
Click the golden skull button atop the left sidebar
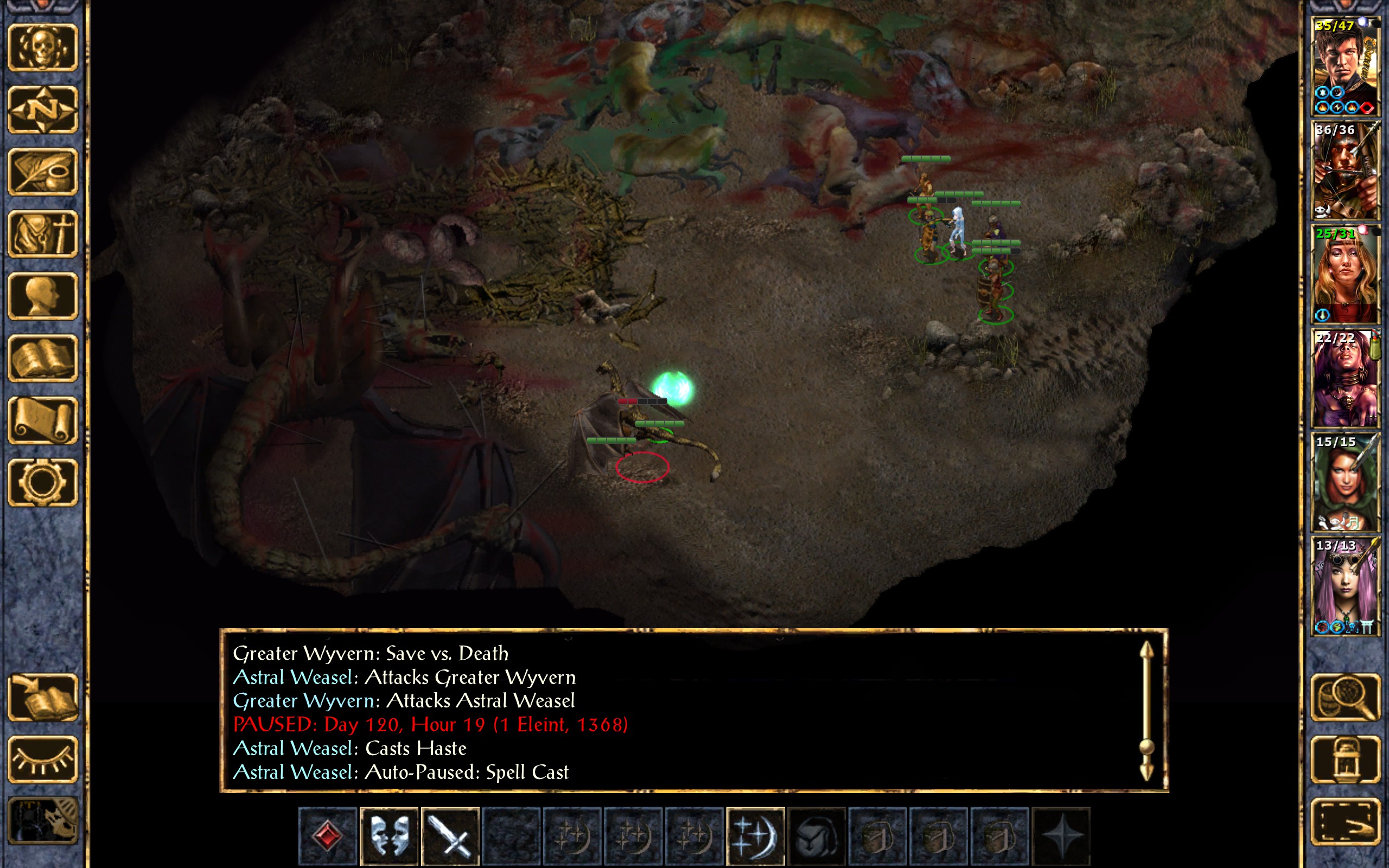(43, 48)
